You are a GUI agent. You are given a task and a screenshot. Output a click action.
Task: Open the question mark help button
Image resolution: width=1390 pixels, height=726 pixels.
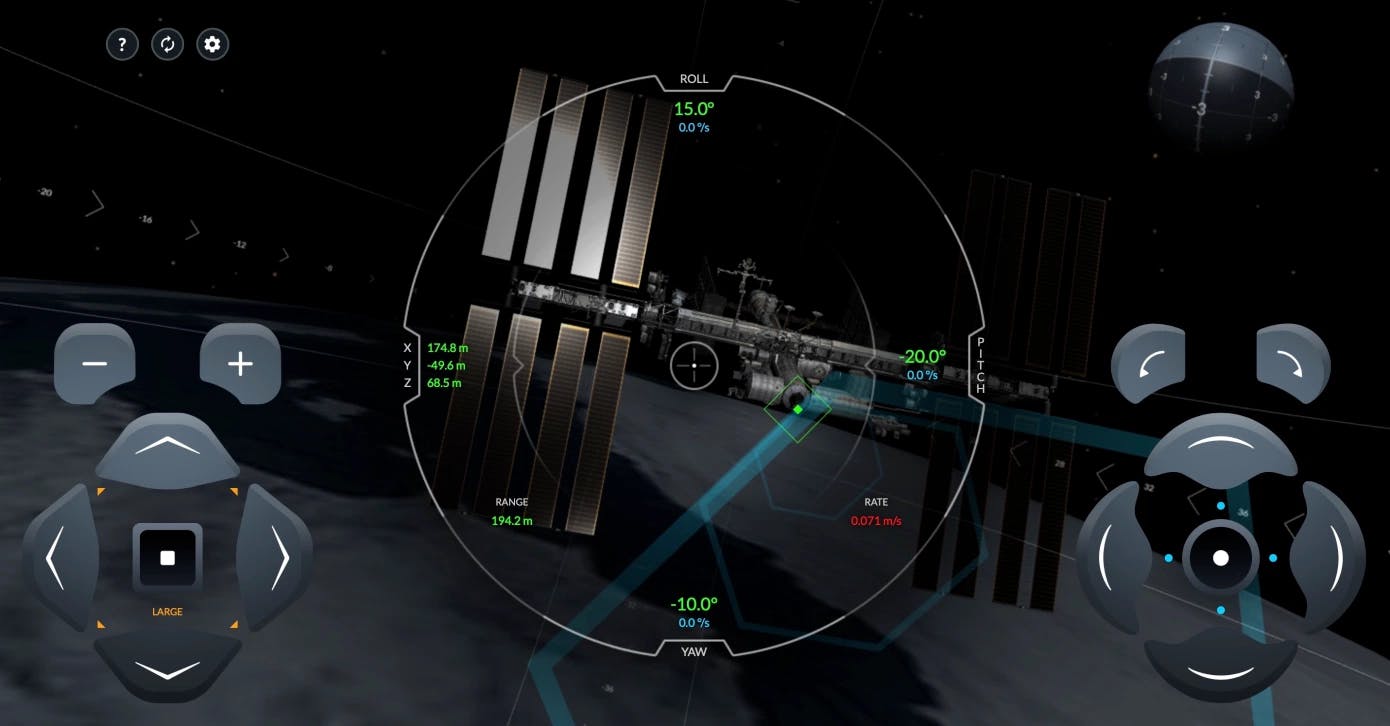click(x=122, y=44)
